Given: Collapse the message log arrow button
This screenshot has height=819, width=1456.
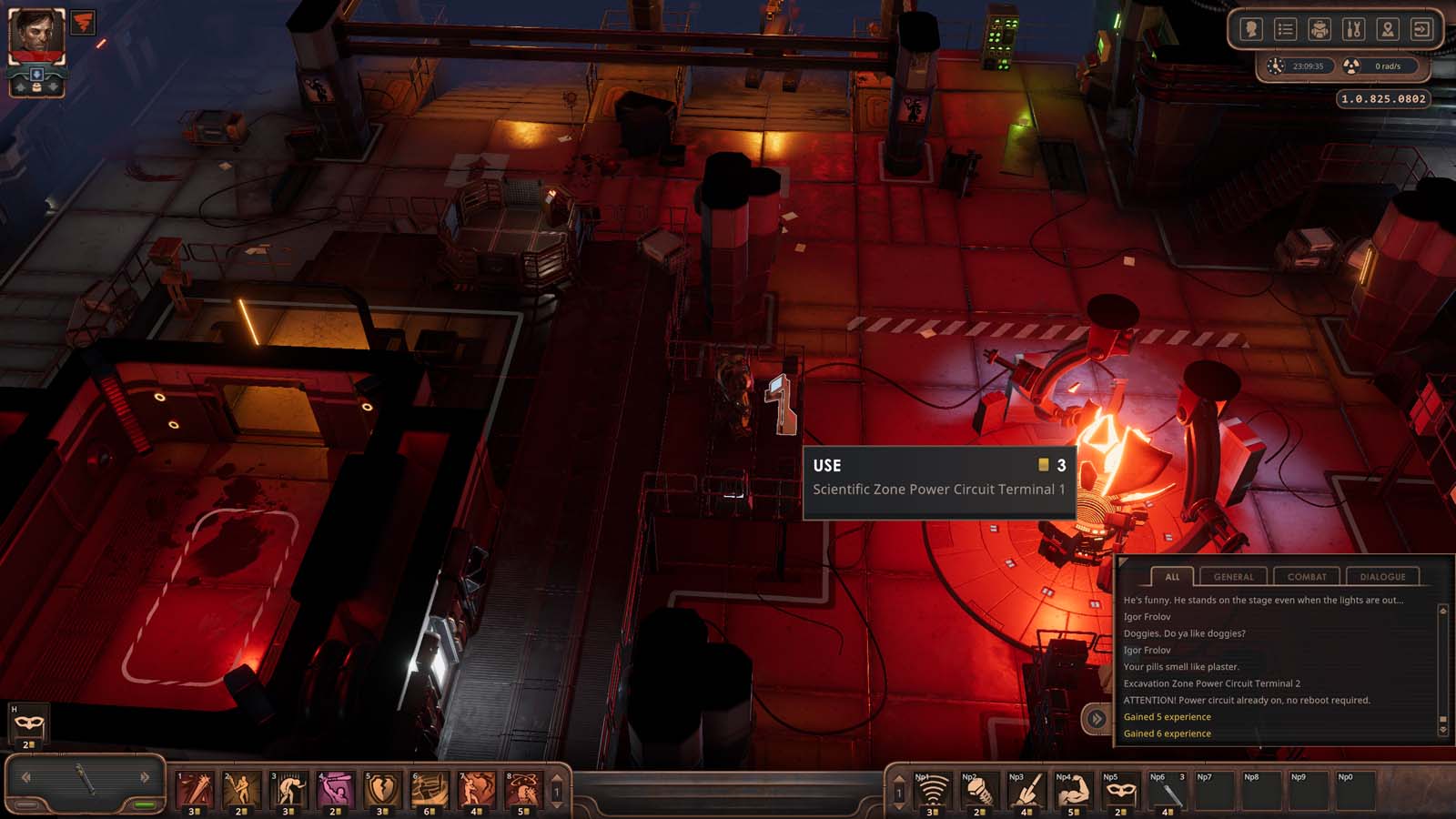Looking at the screenshot, I should [x=1097, y=719].
